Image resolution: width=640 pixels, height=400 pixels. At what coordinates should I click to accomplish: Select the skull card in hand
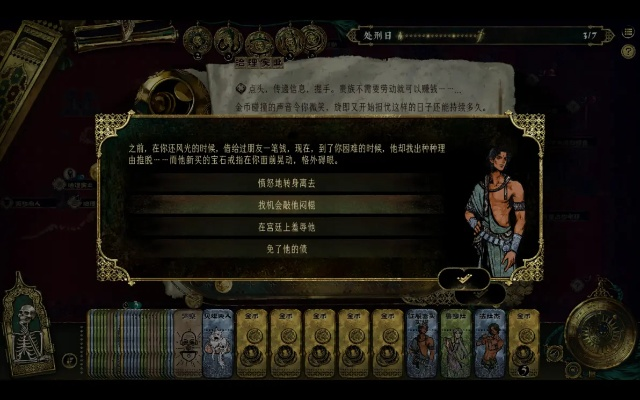pyautogui.click(x=187, y=343)
